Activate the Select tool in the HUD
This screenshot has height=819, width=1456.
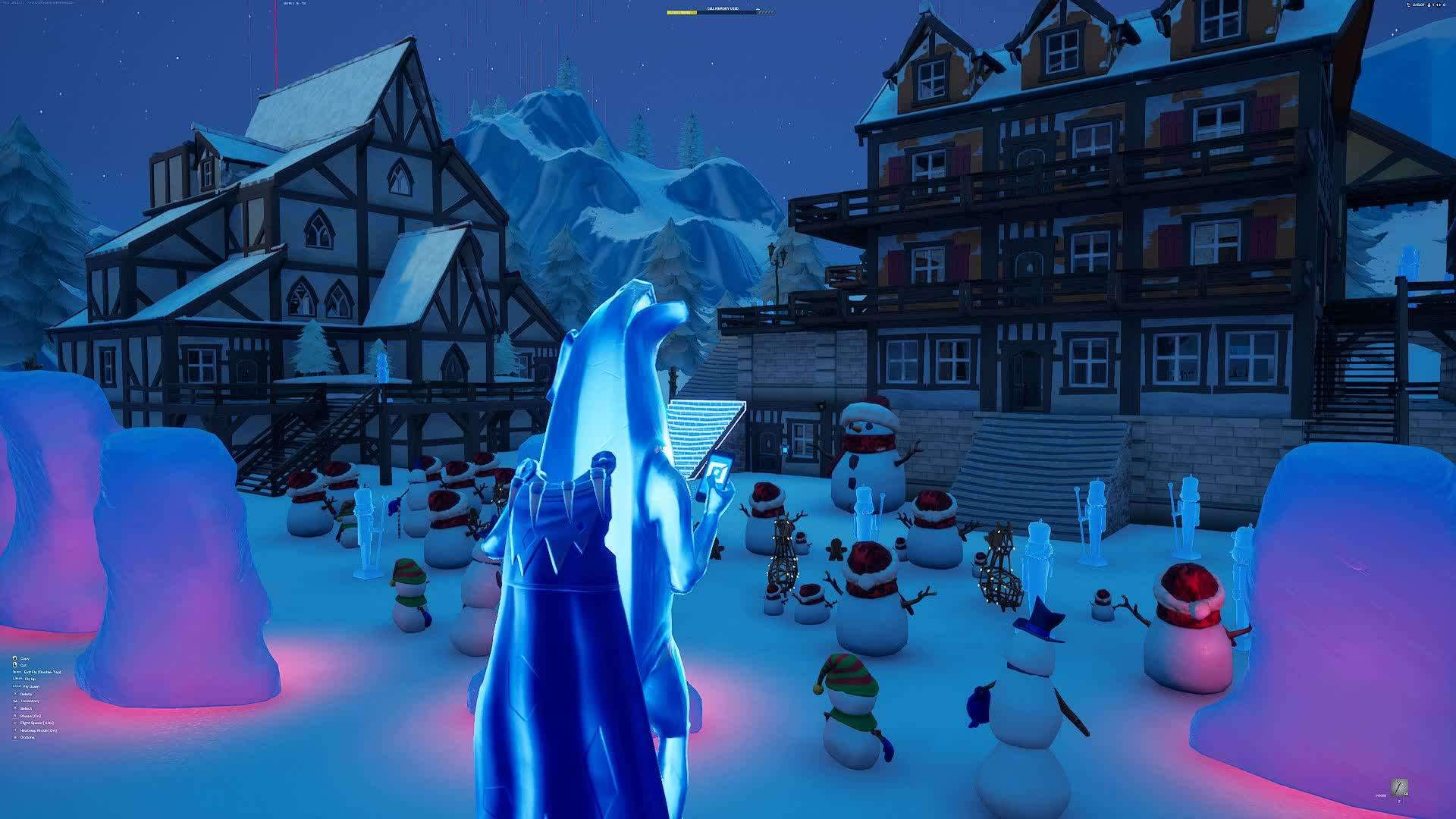click(x=26, y=708)
